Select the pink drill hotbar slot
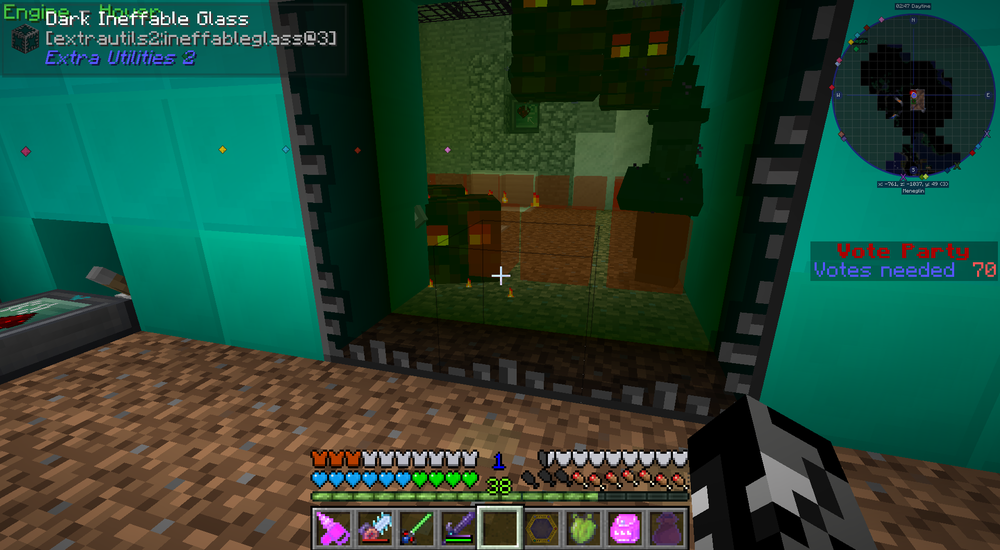The width and height of the screenshot is (1000, 550). coord(333,526)
